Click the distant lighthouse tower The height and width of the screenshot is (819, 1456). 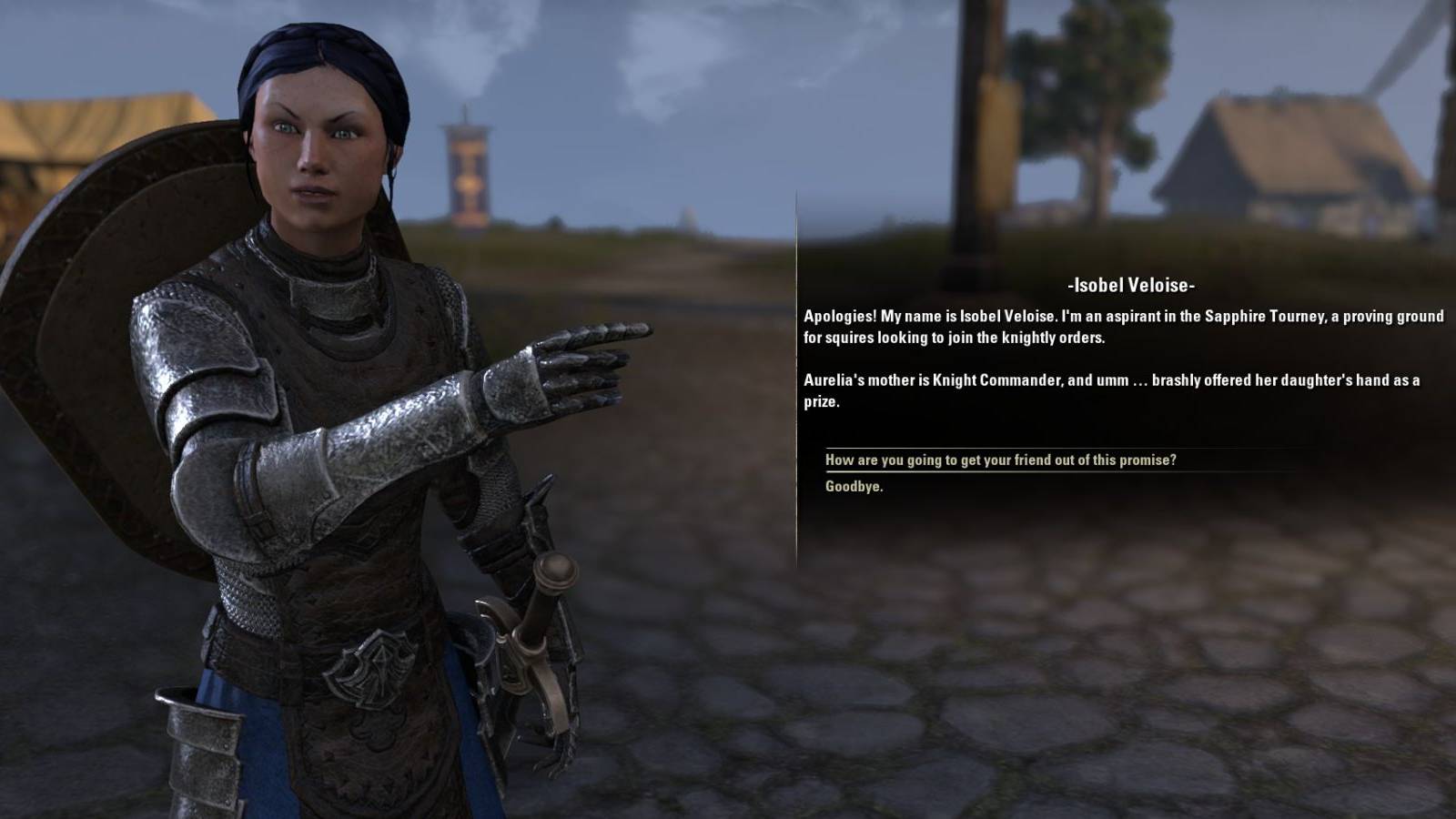[467, 164]
